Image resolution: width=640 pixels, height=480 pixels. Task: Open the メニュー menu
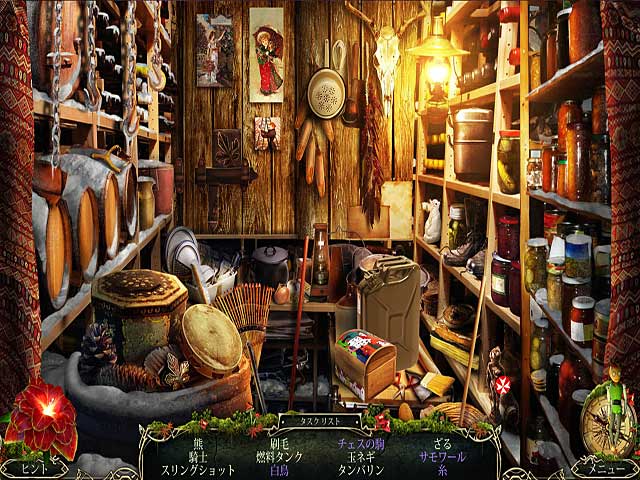606,468
